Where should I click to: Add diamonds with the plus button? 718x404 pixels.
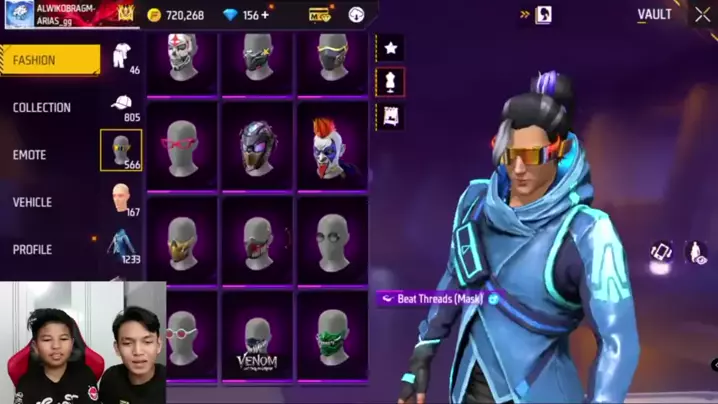[265, 15]
